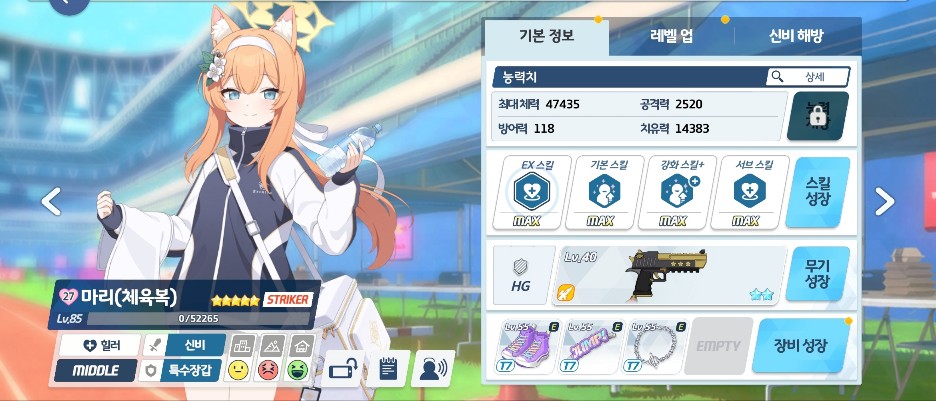Toggle the unlocked padlock favorite icon
Viewport: 936px width, 401px height.
[x=344, y=368]
